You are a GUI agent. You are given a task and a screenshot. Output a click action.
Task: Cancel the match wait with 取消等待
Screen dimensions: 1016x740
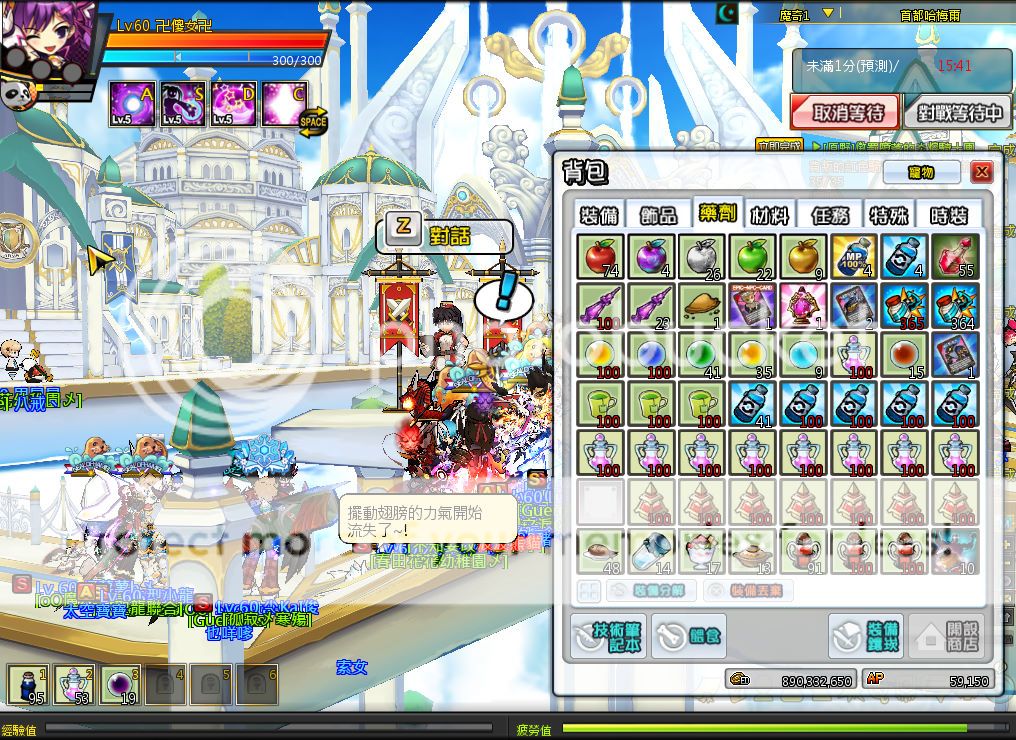coord(845,112)
